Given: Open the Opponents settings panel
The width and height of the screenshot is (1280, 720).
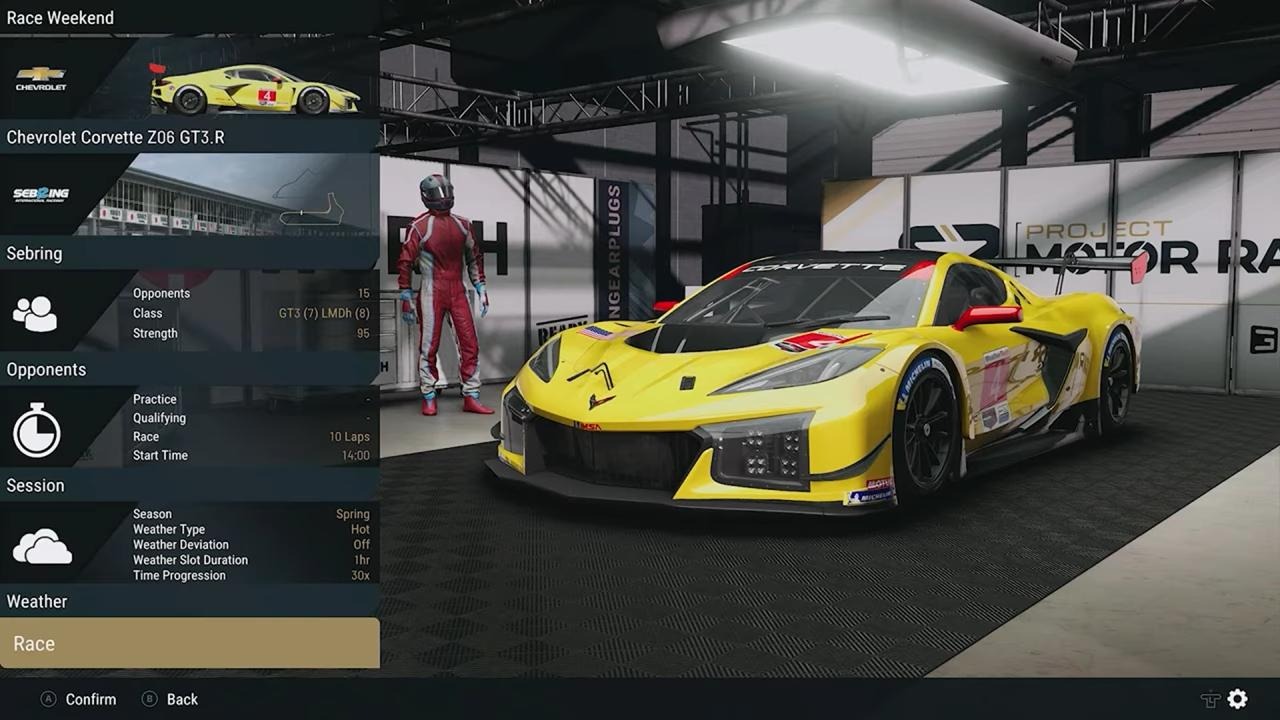Looking at the screenshot, I should (x=189, y=369).
